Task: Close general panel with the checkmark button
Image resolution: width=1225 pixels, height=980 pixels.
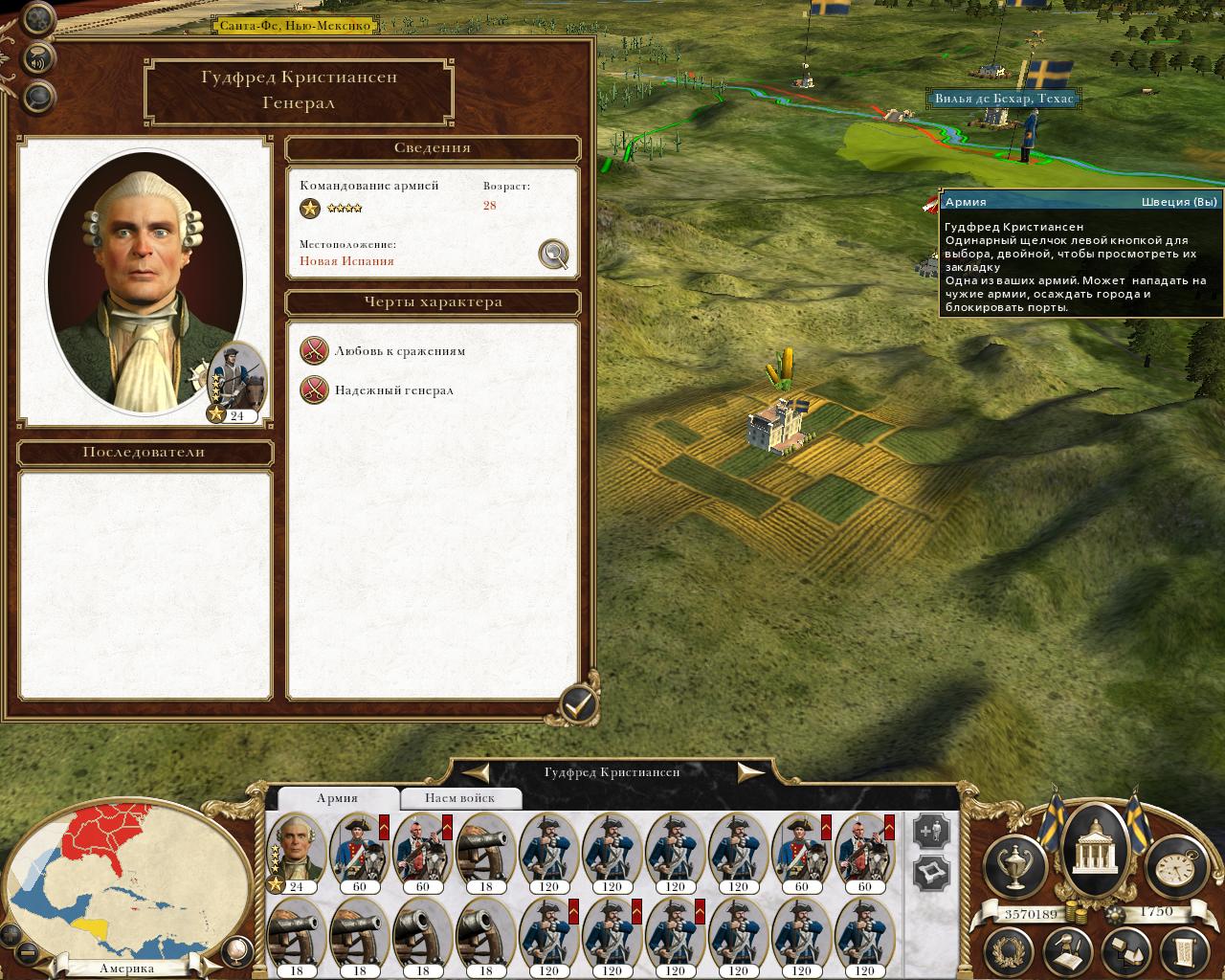Action: (577, 705)
